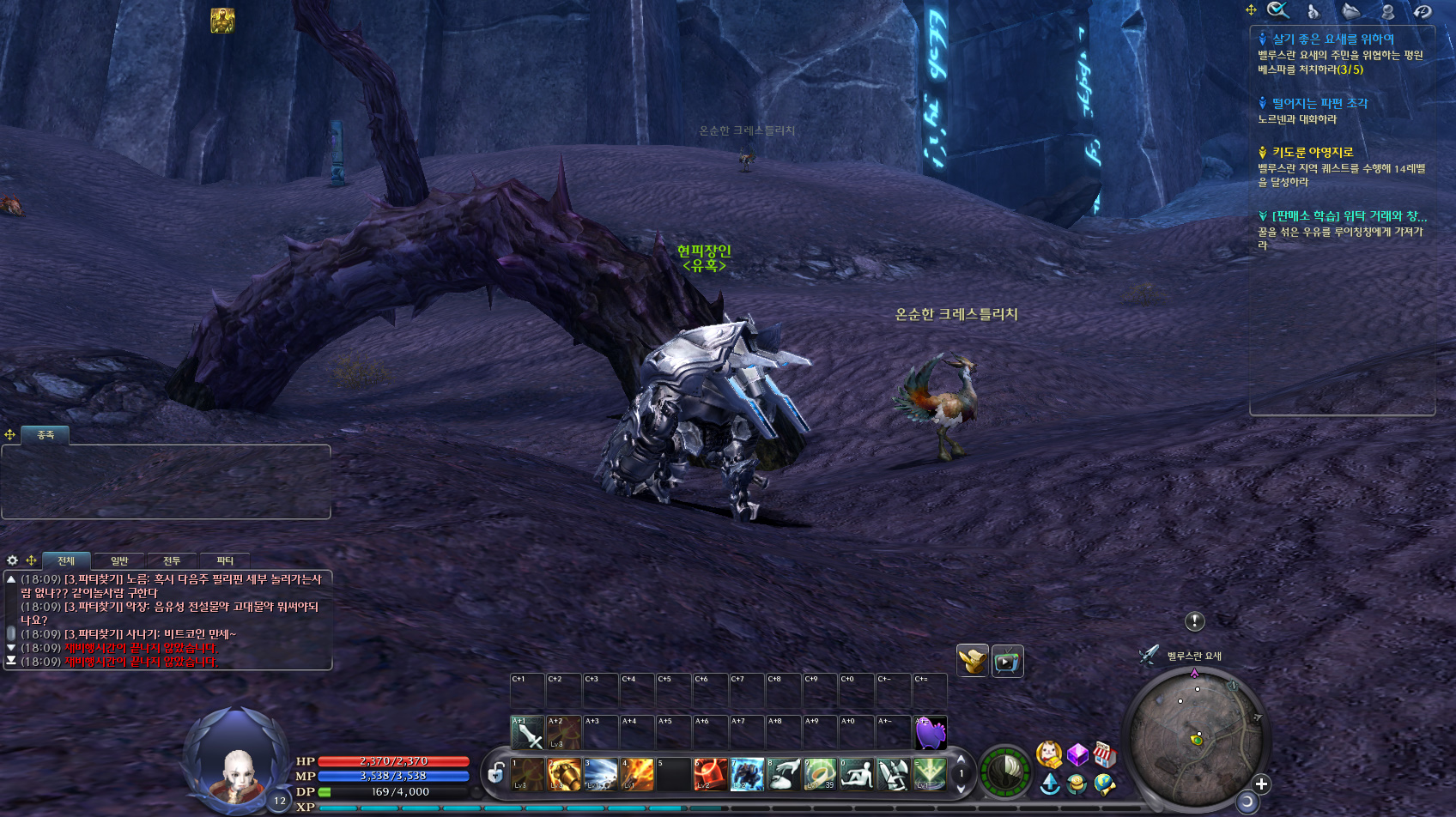Click the magnifier checkmark icon above quest tracker
This screenshot has width=1456, height=817.
coord(1278,10)
